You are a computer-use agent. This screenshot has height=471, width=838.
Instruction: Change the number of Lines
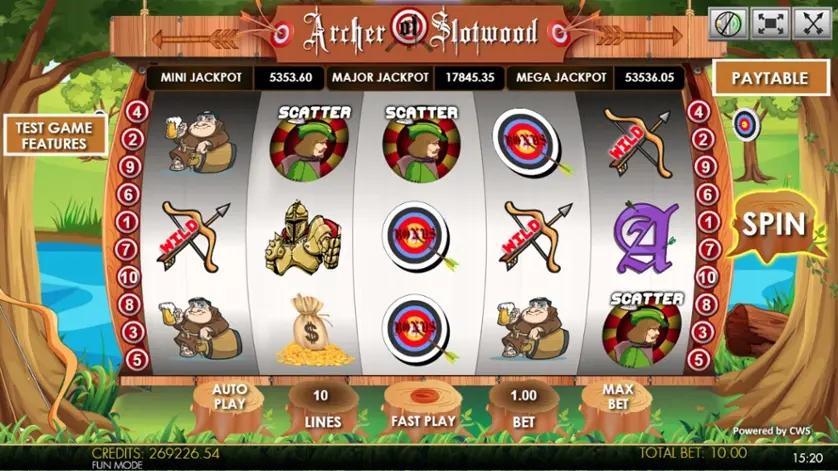(322, 407)
